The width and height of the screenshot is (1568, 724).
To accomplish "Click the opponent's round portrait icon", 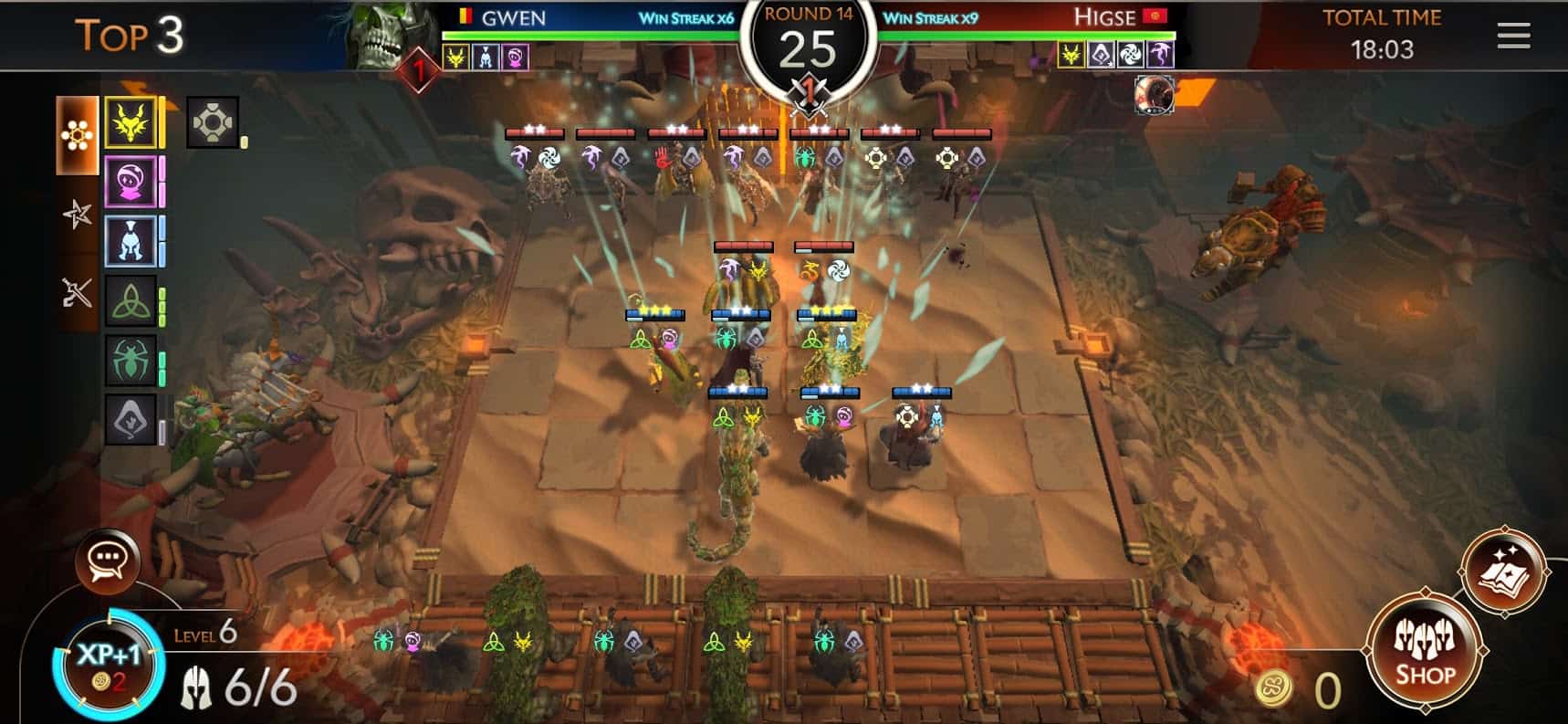I will 1154,95.
